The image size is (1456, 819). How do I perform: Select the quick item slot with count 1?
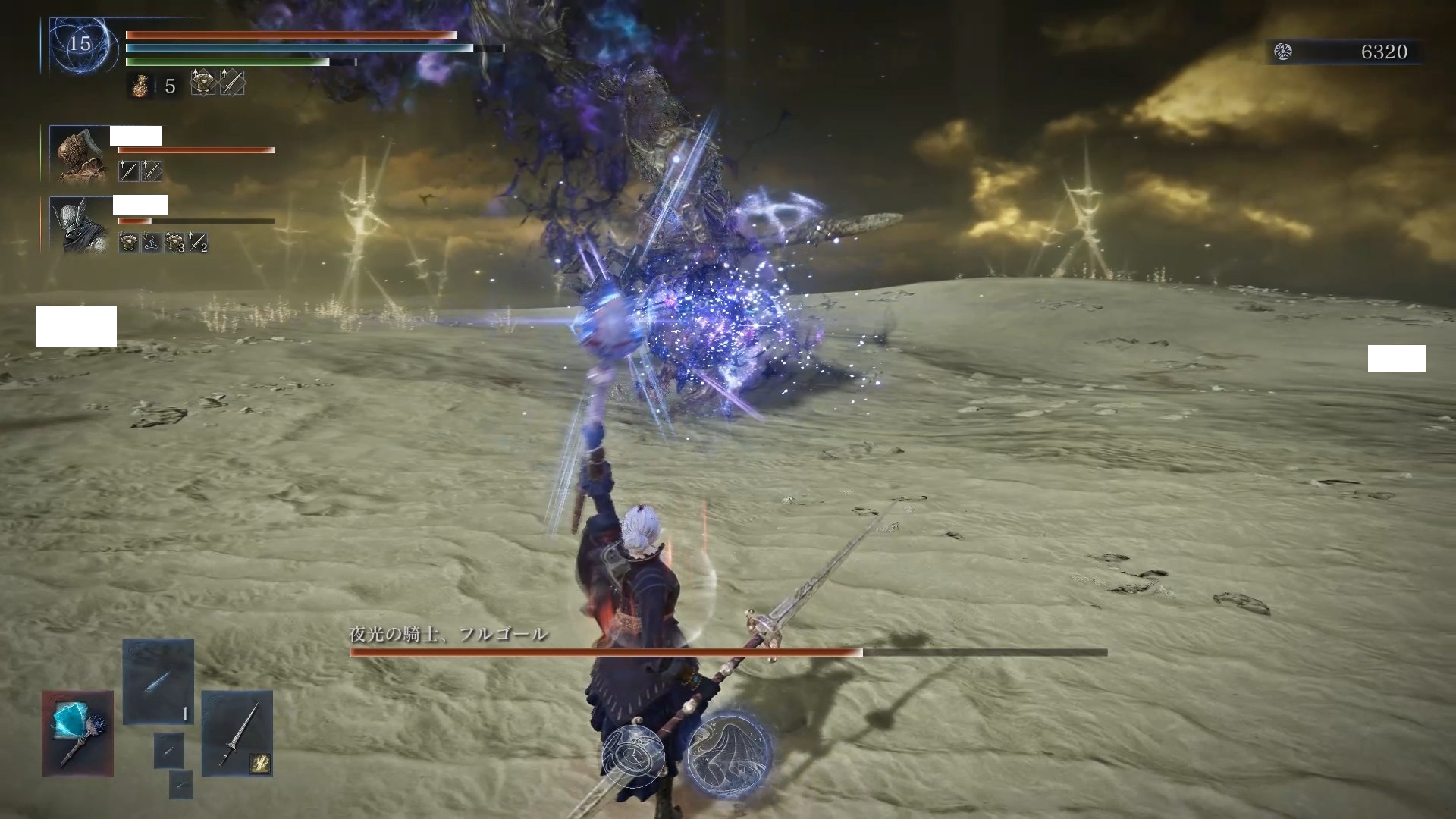coord(158,681)
